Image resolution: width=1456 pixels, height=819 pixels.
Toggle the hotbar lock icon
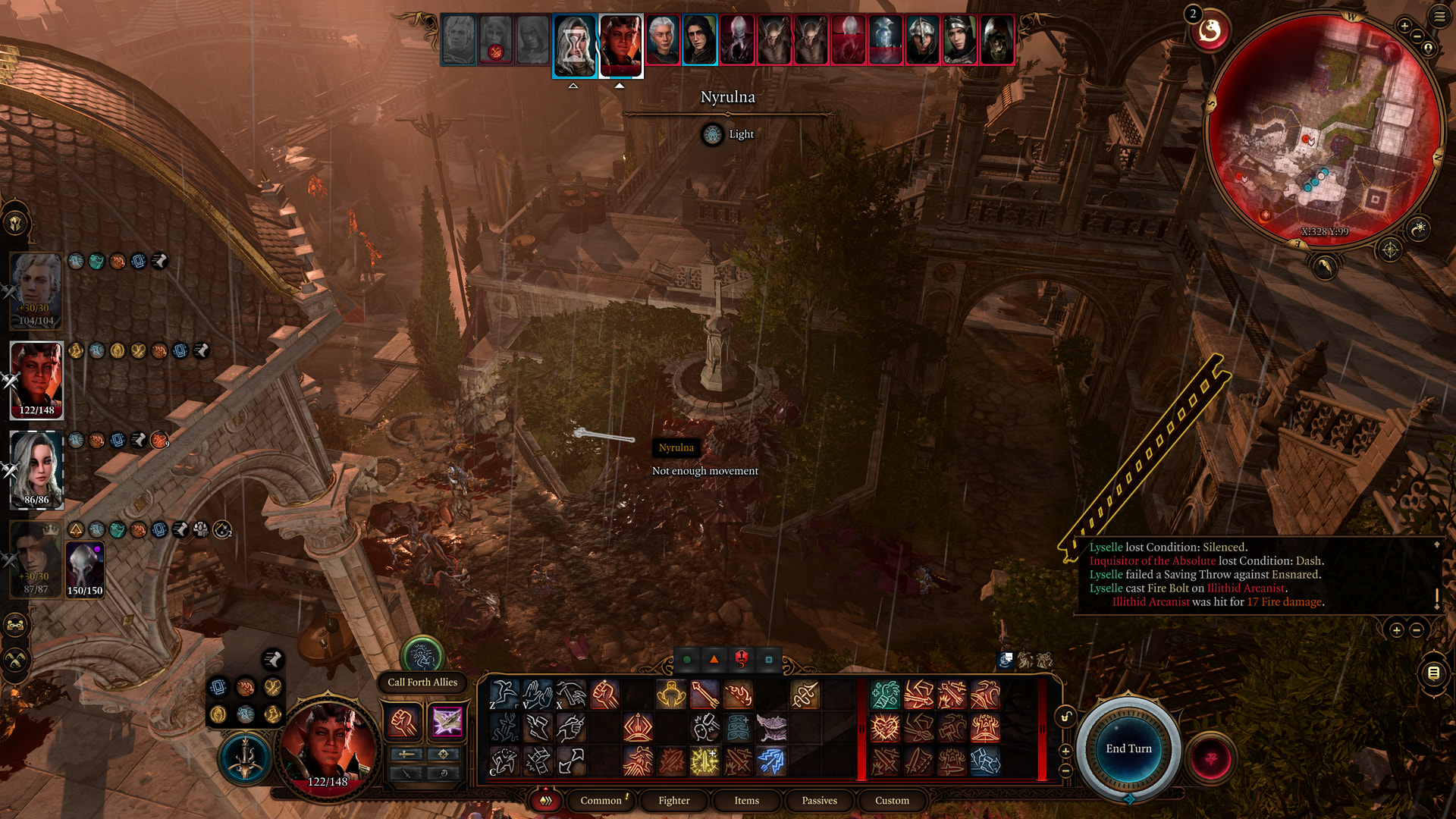1065,717
